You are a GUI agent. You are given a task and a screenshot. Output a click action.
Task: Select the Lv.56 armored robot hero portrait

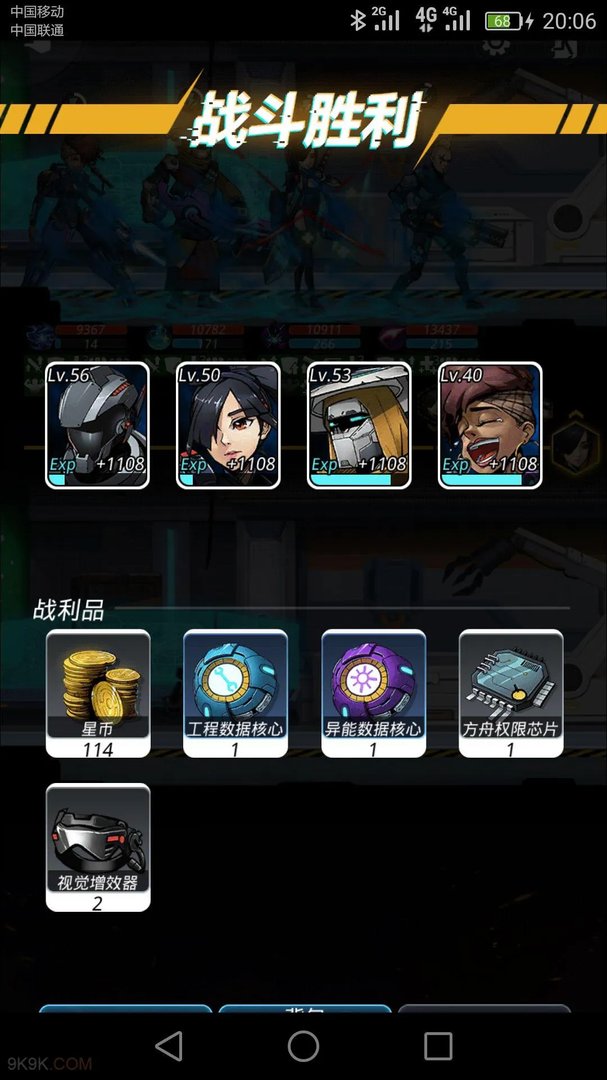pos(97,425)
